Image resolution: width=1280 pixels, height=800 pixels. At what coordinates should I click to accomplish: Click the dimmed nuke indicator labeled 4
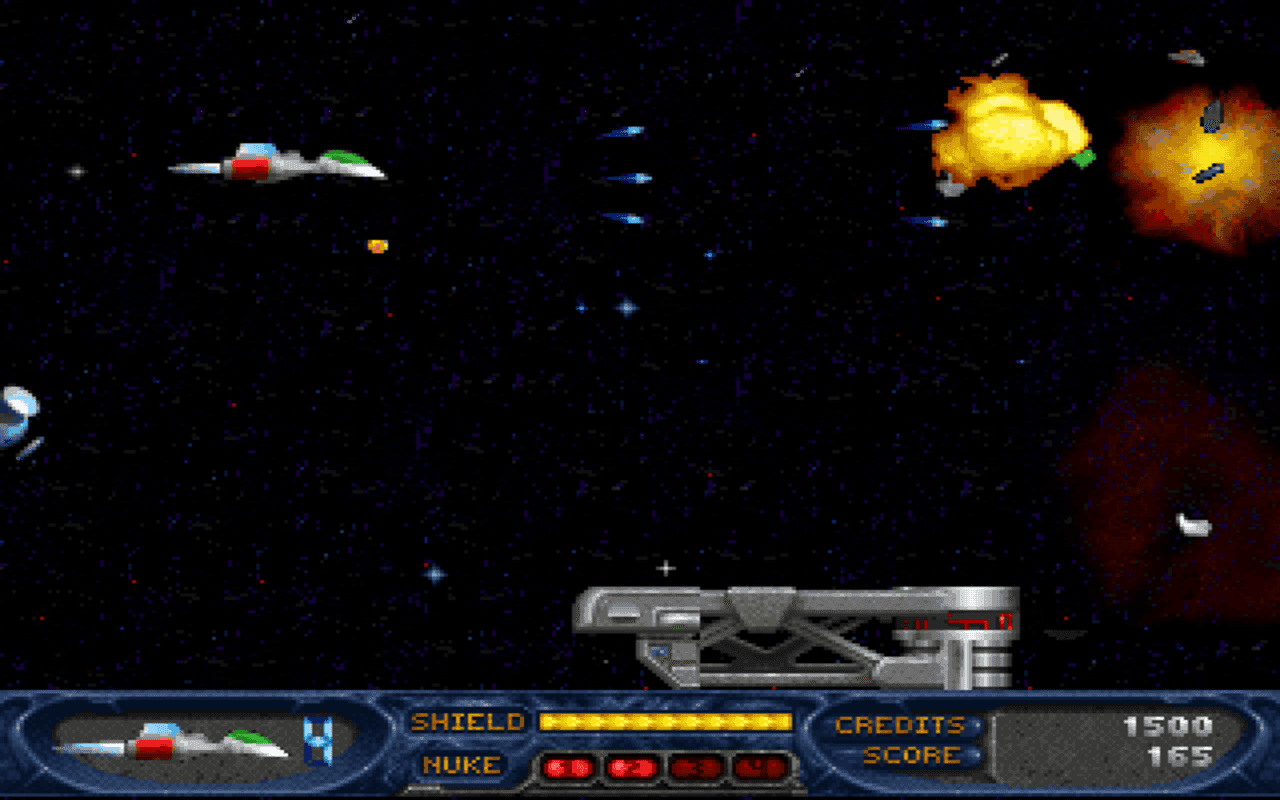click(x=758, y=768)
